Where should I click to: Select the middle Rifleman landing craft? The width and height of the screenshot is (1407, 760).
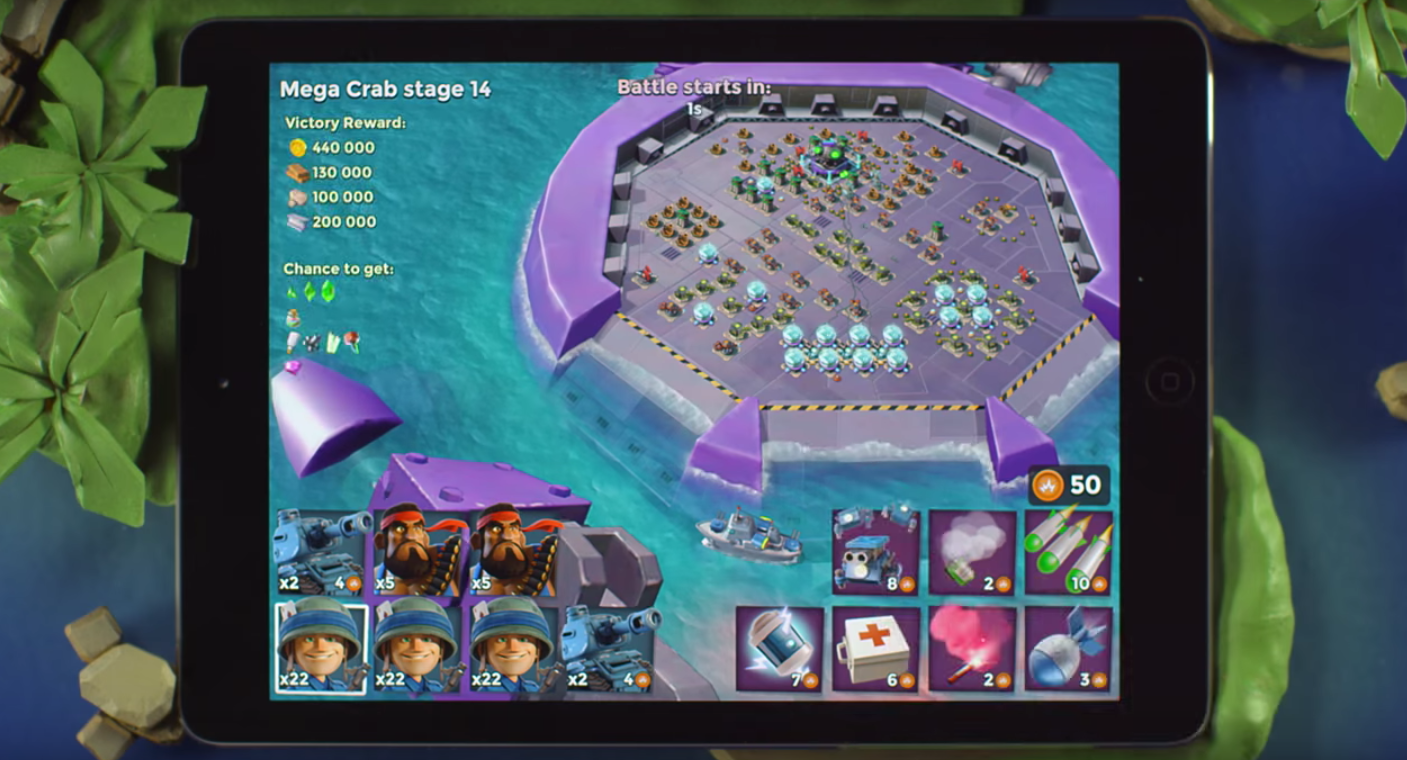click(418, 650)
